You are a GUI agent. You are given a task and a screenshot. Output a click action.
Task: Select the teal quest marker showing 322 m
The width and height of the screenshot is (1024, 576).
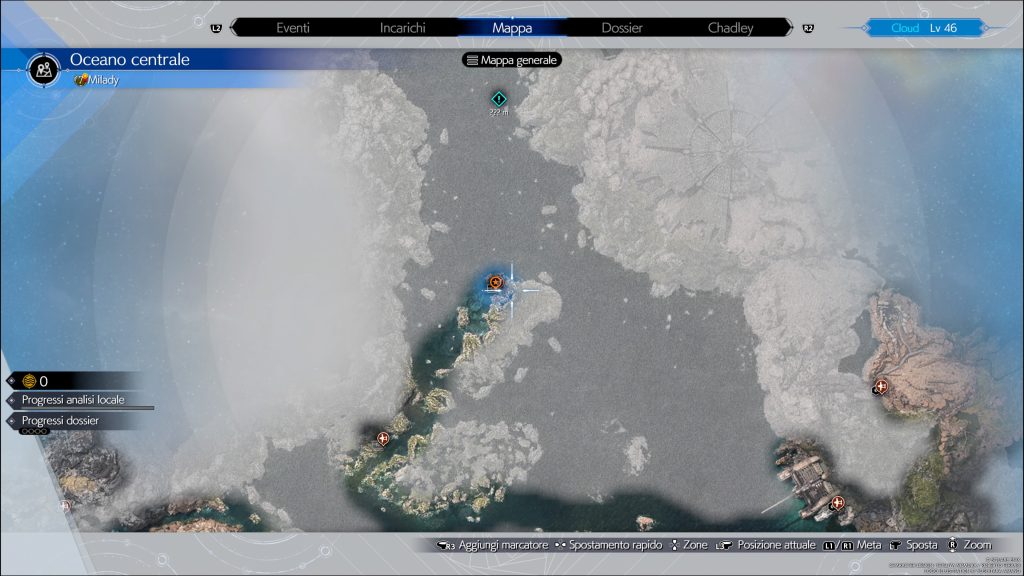pos(499,99)
